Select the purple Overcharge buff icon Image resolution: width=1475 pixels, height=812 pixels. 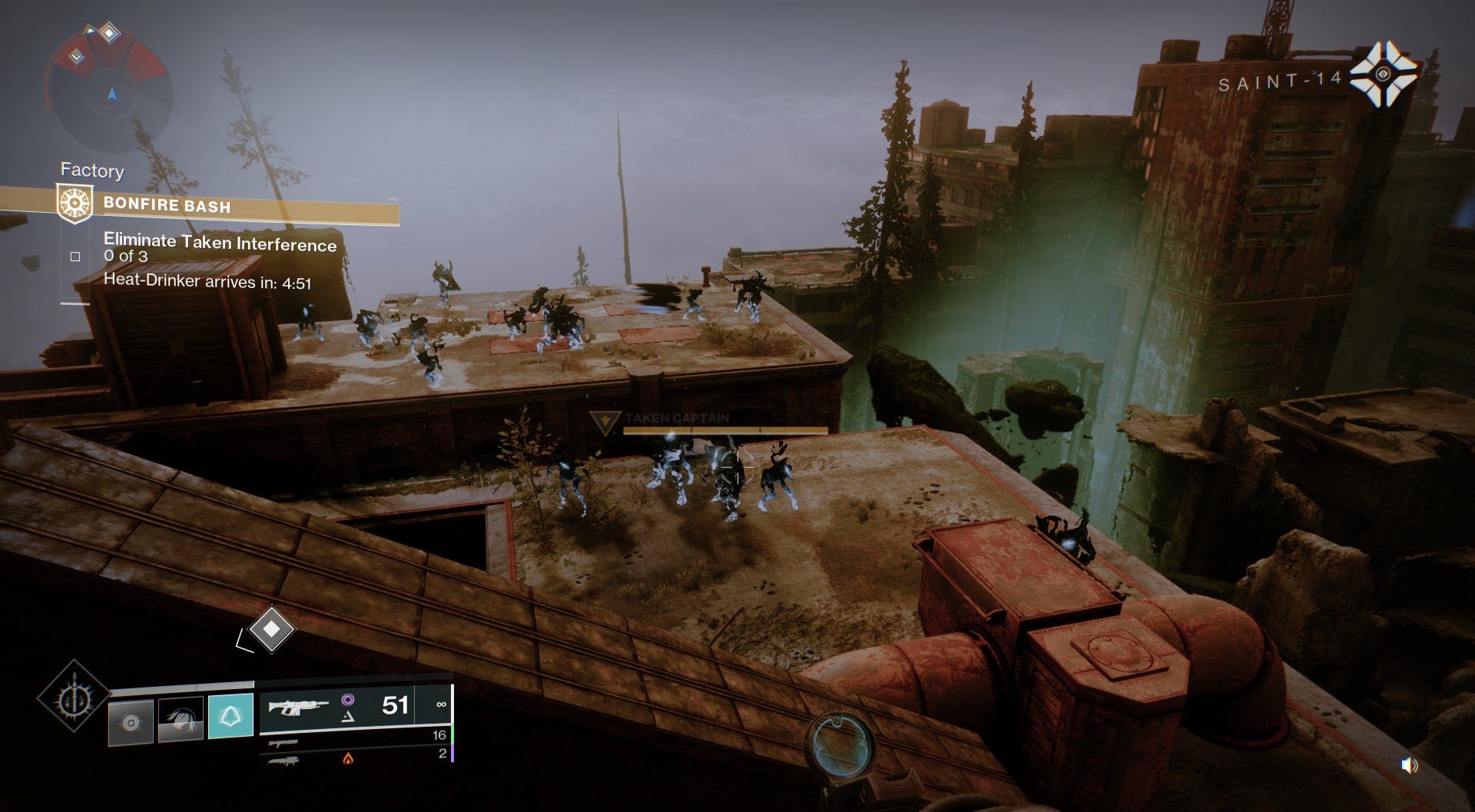tap(348, 700)
